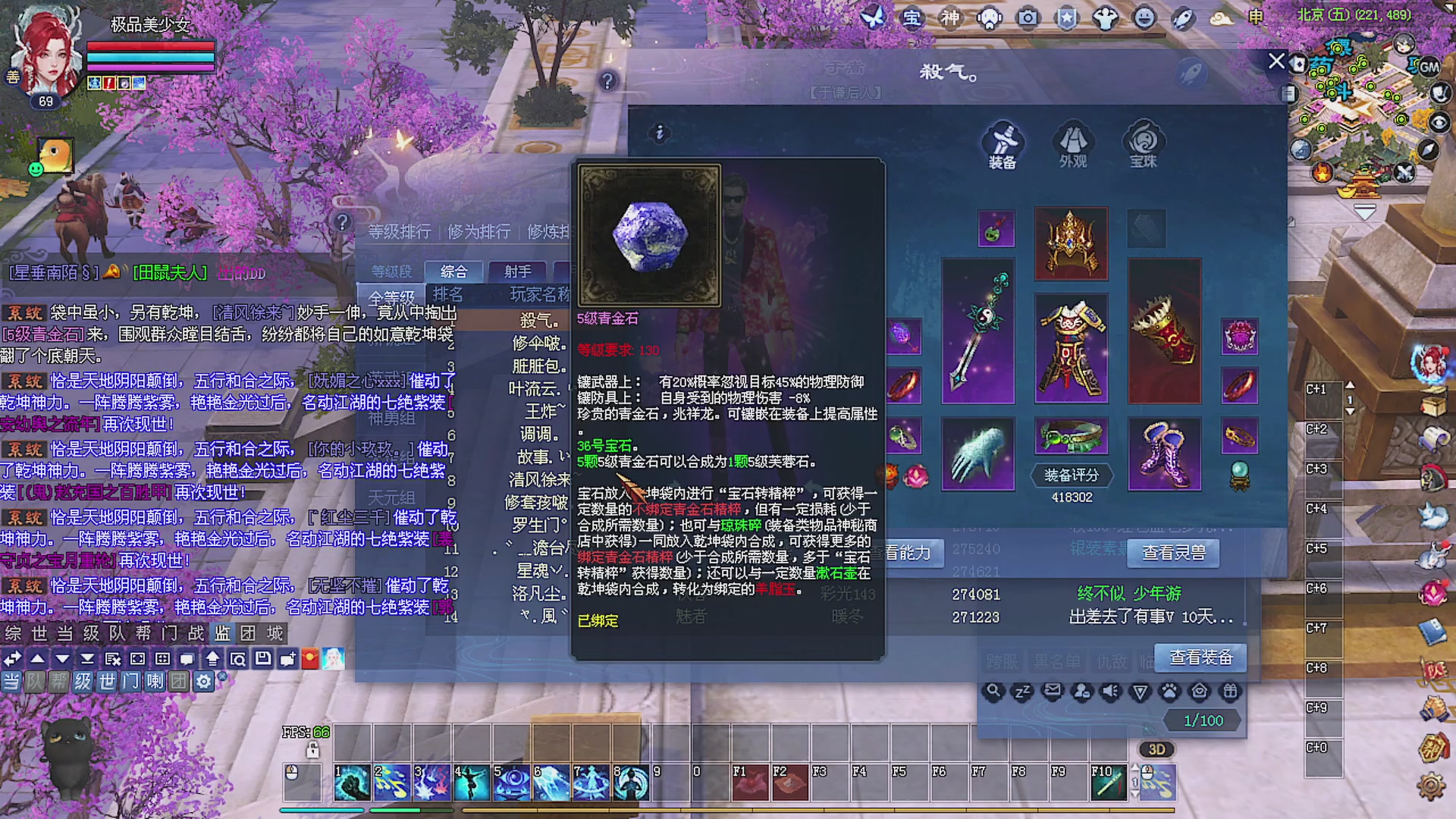Open the 修为排行 ranking tab

[x=478, y=231]
